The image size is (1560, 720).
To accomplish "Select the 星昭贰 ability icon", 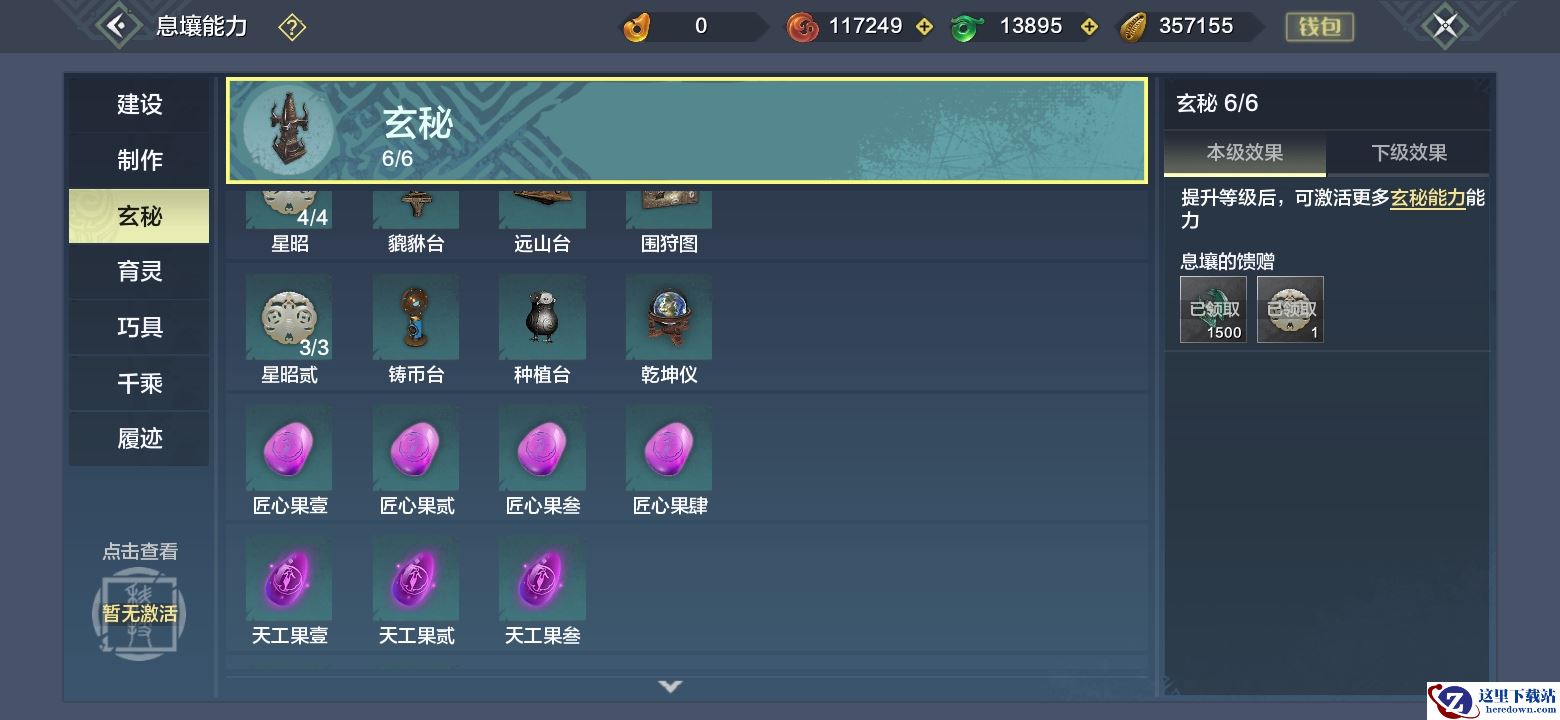I will [x=289, y=318].
